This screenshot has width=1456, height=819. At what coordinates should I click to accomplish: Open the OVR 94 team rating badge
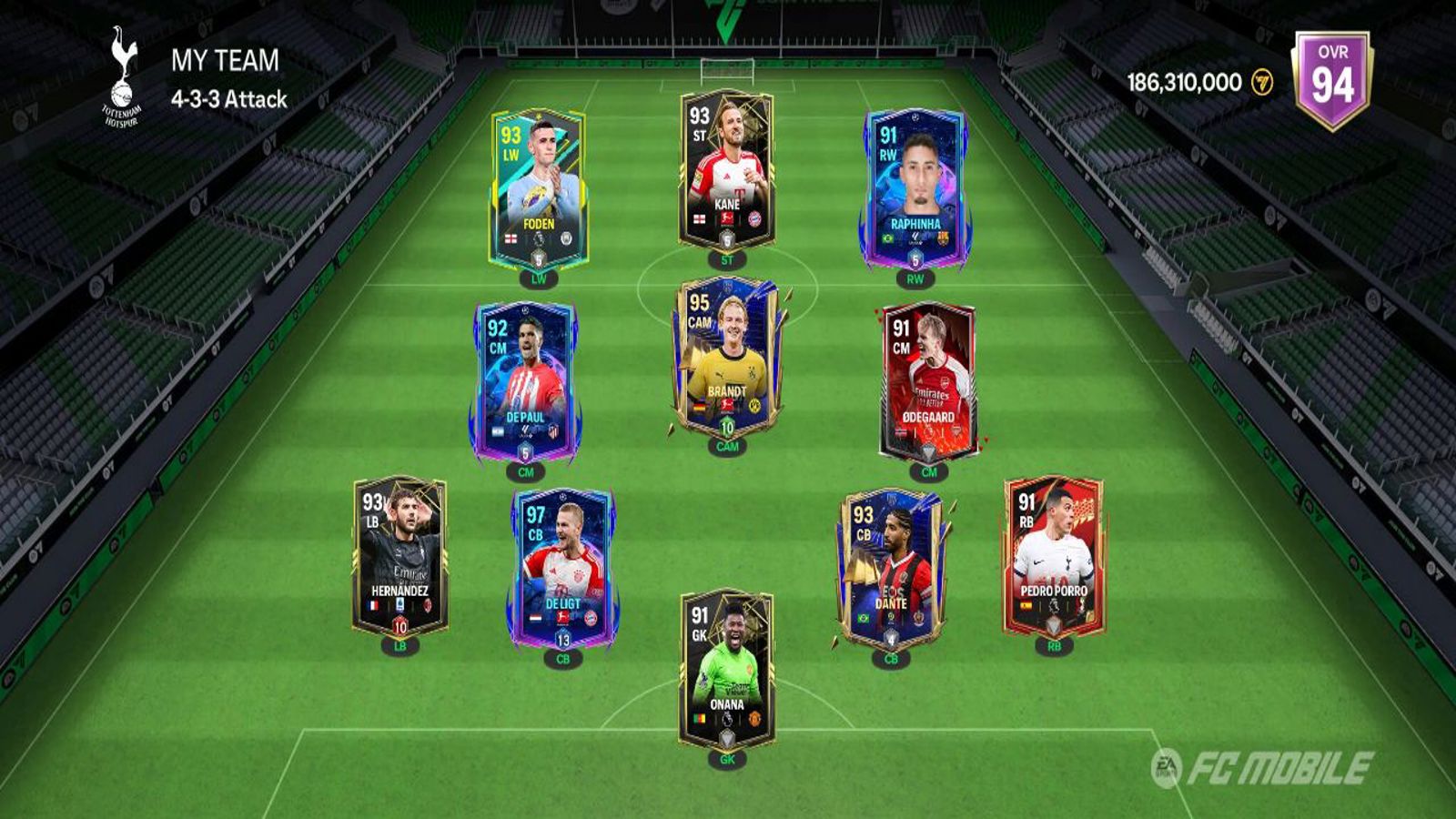pyautogui.click(x=1332, y=80)
